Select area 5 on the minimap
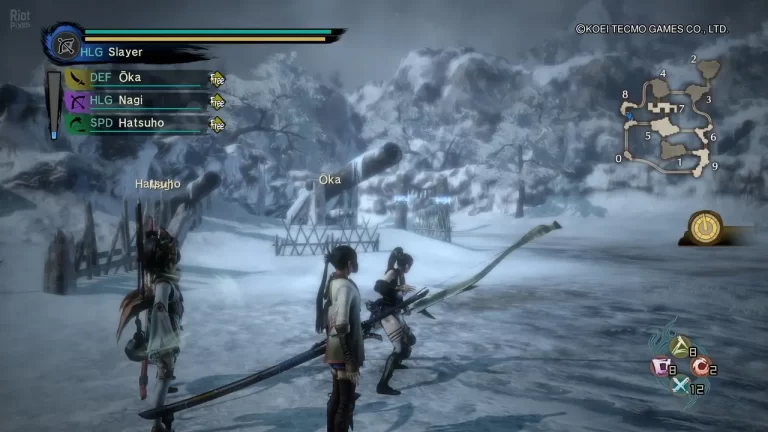Viewport: 768px width, 432px height. [x=648, y=135]
